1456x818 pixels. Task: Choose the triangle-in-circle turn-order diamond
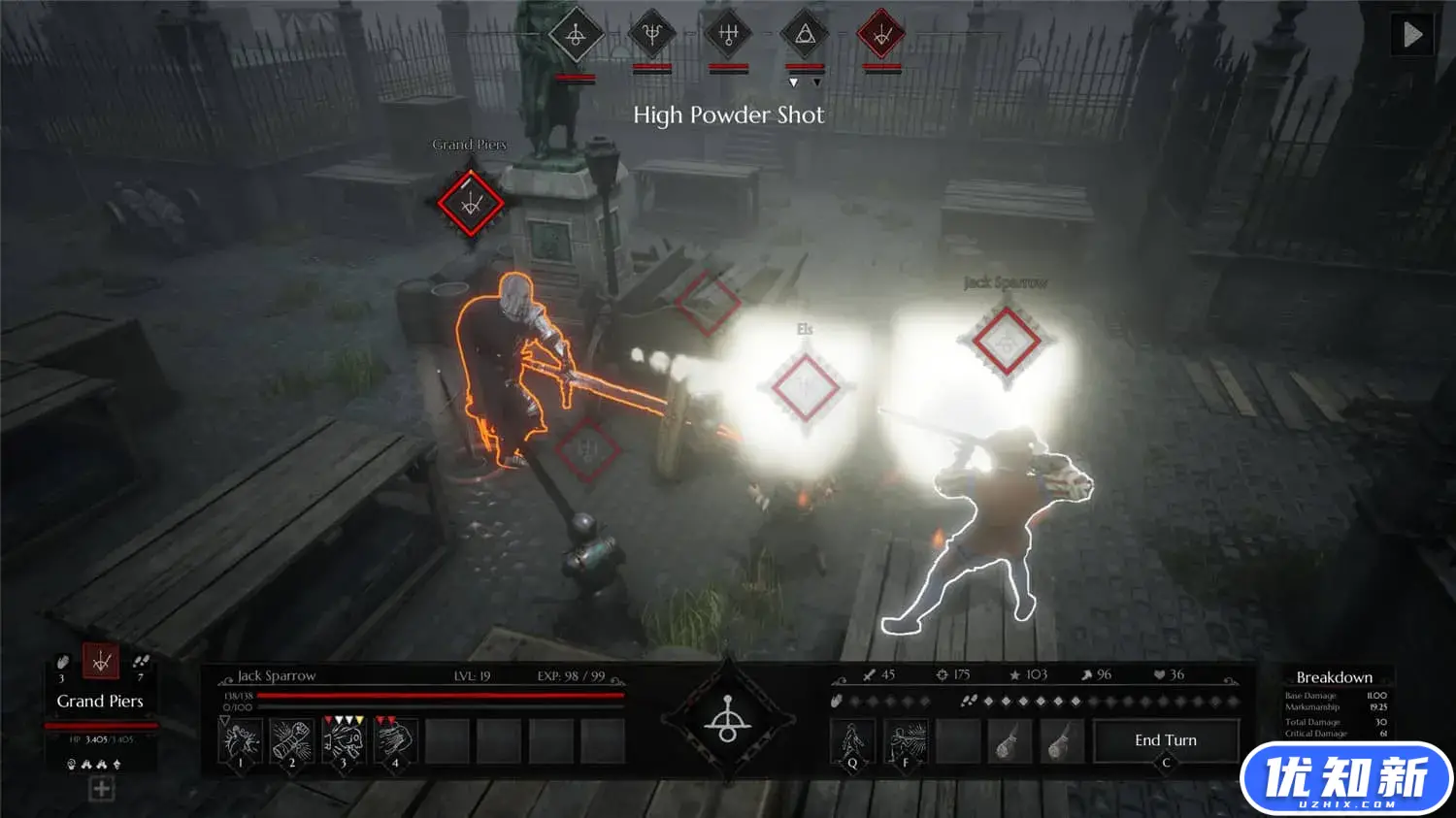805,36
